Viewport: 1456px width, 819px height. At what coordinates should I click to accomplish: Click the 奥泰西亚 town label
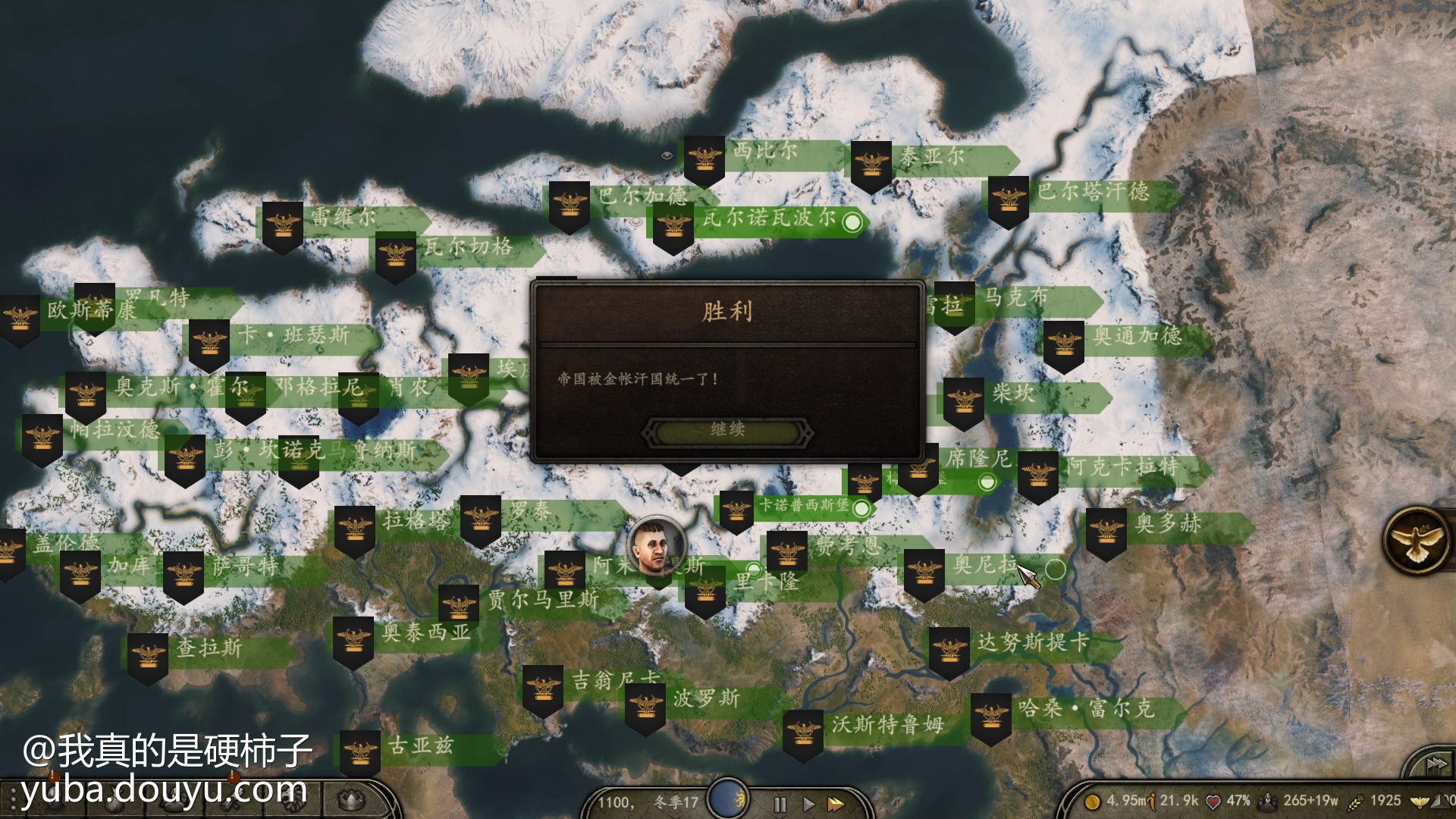[426, 633]
